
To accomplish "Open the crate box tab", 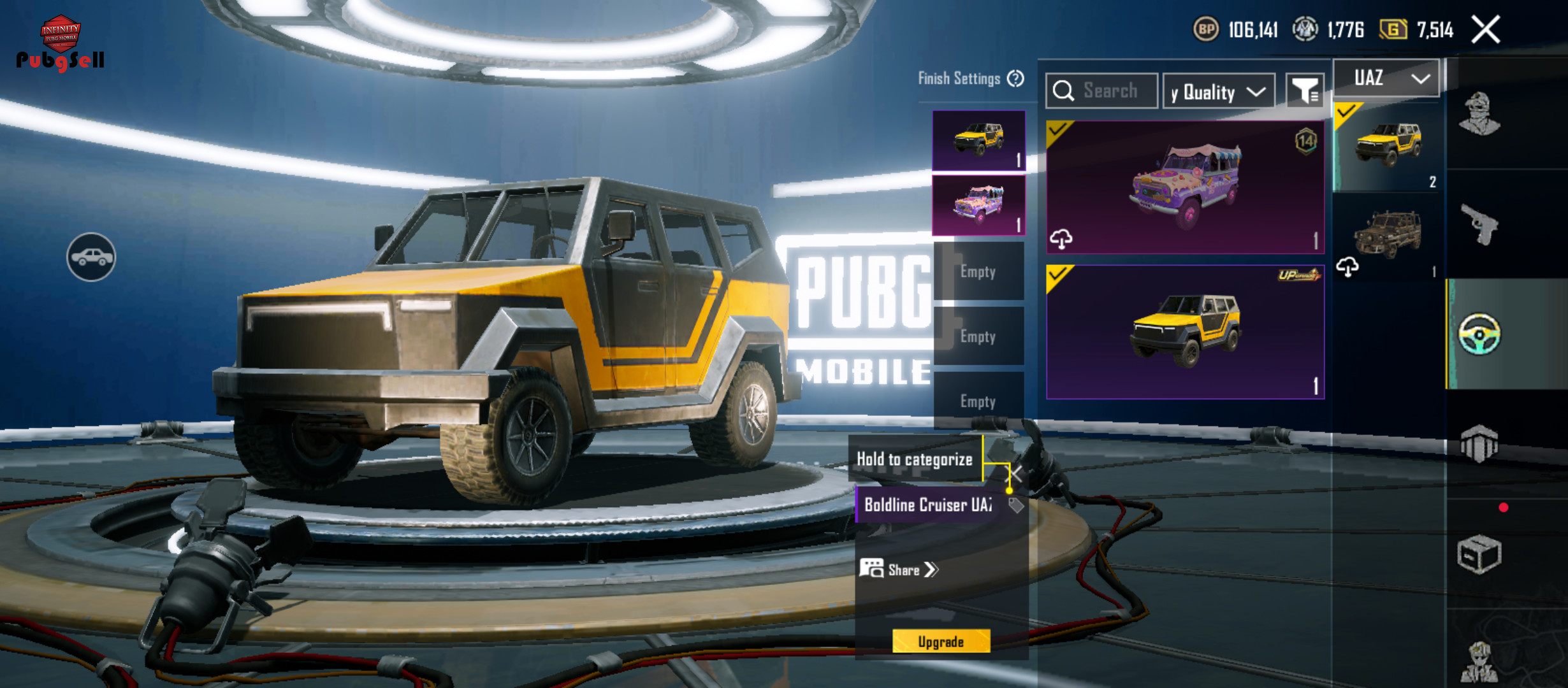I will [x=1479, y=554].
